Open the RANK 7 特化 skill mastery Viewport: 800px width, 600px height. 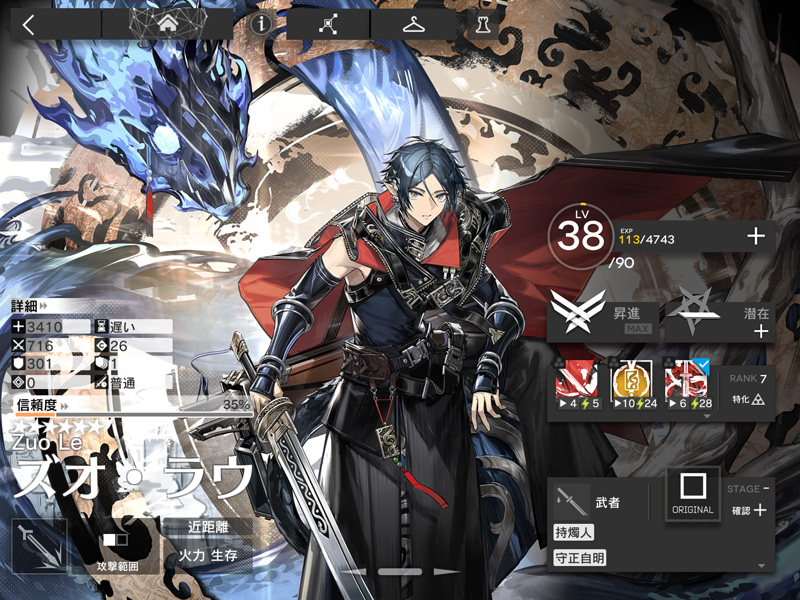click(748, 388)
